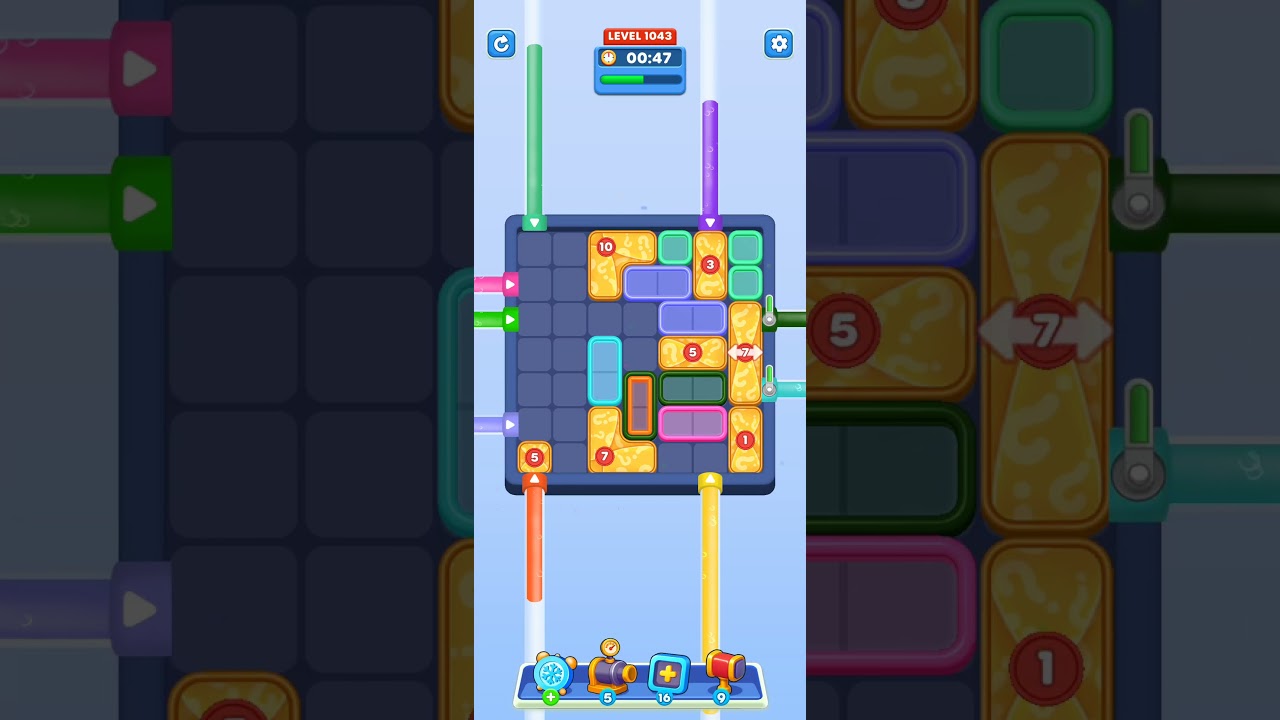The image size is (1280, 720).
Task: Click the green level progress bar
Action: point(637,77)
